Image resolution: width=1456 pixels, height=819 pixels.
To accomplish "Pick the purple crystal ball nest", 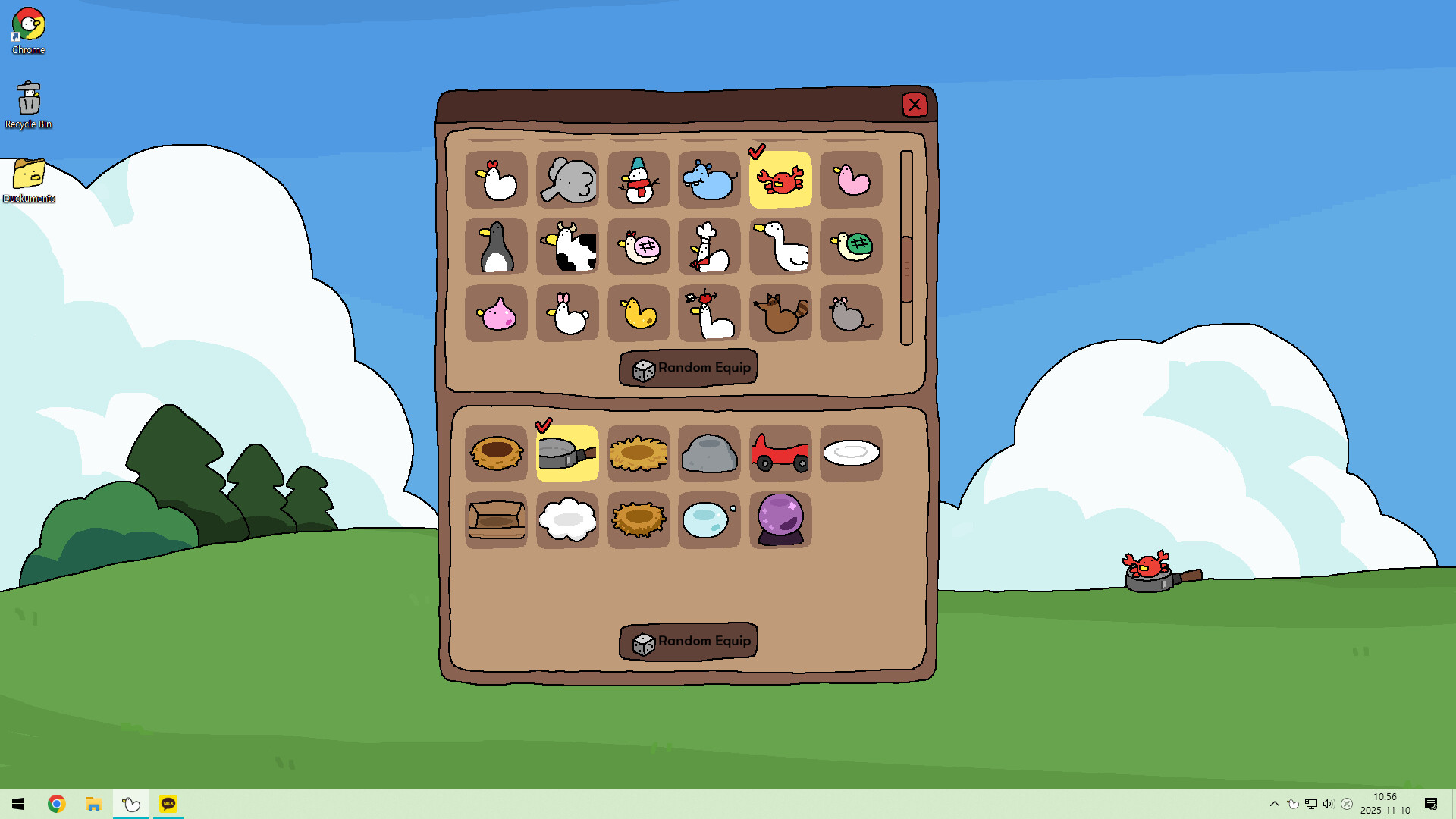I will (780, 519).
